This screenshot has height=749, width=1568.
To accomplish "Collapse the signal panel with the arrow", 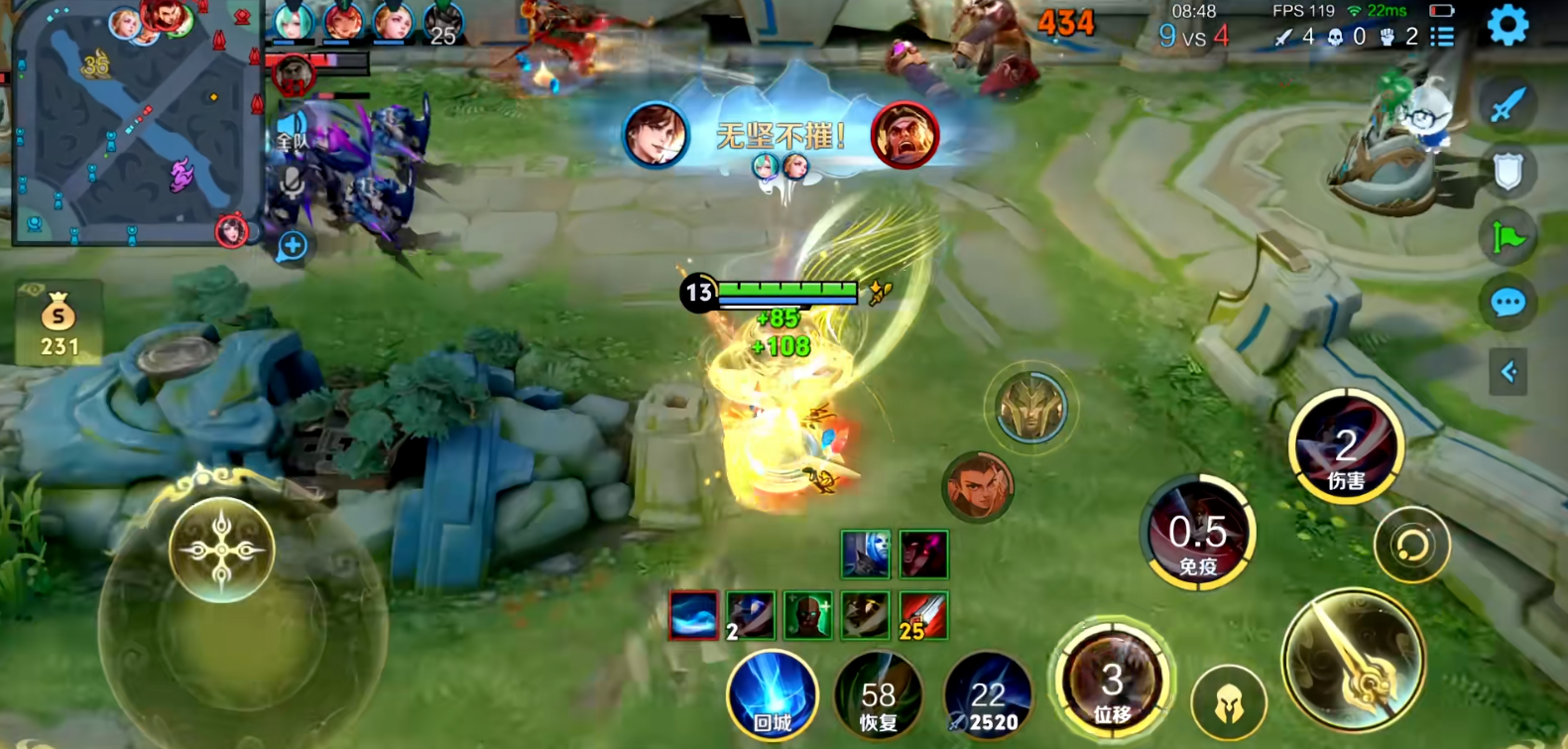I will (x=1508, y=372).
